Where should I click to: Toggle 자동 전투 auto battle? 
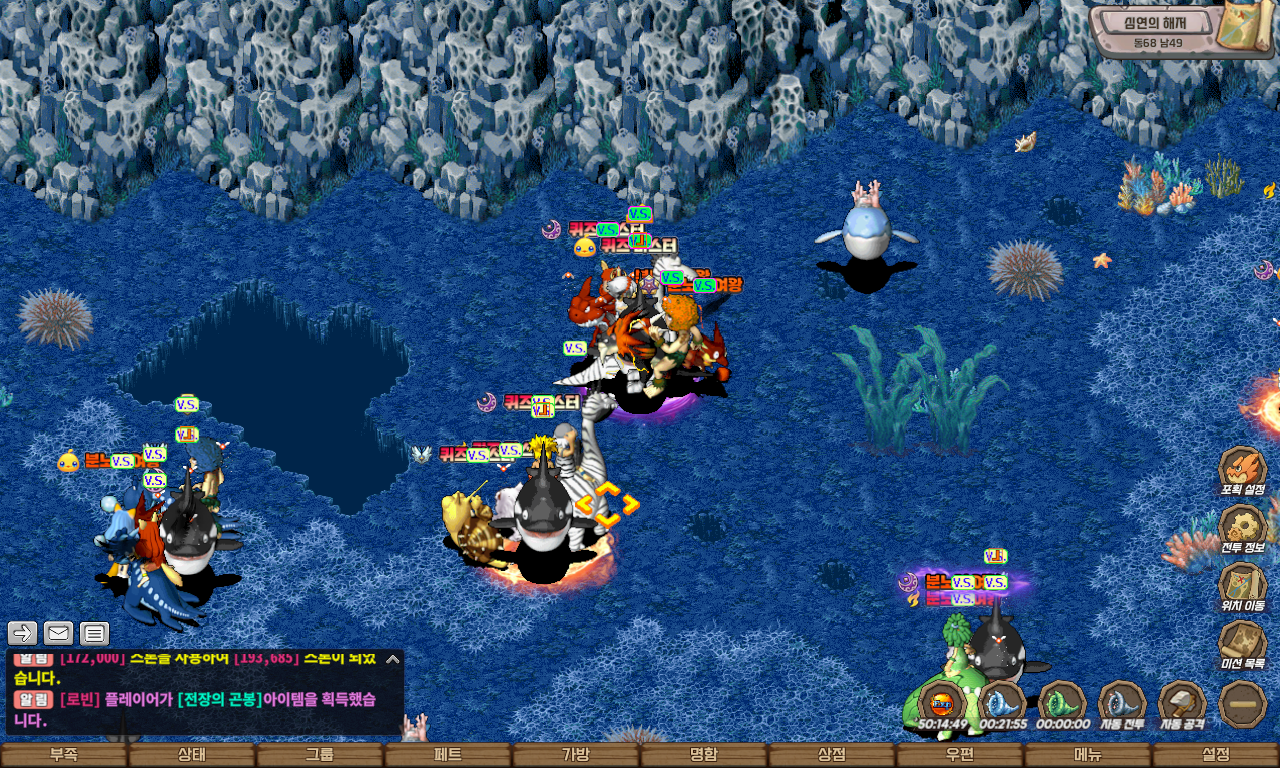tap(1122, 705)
